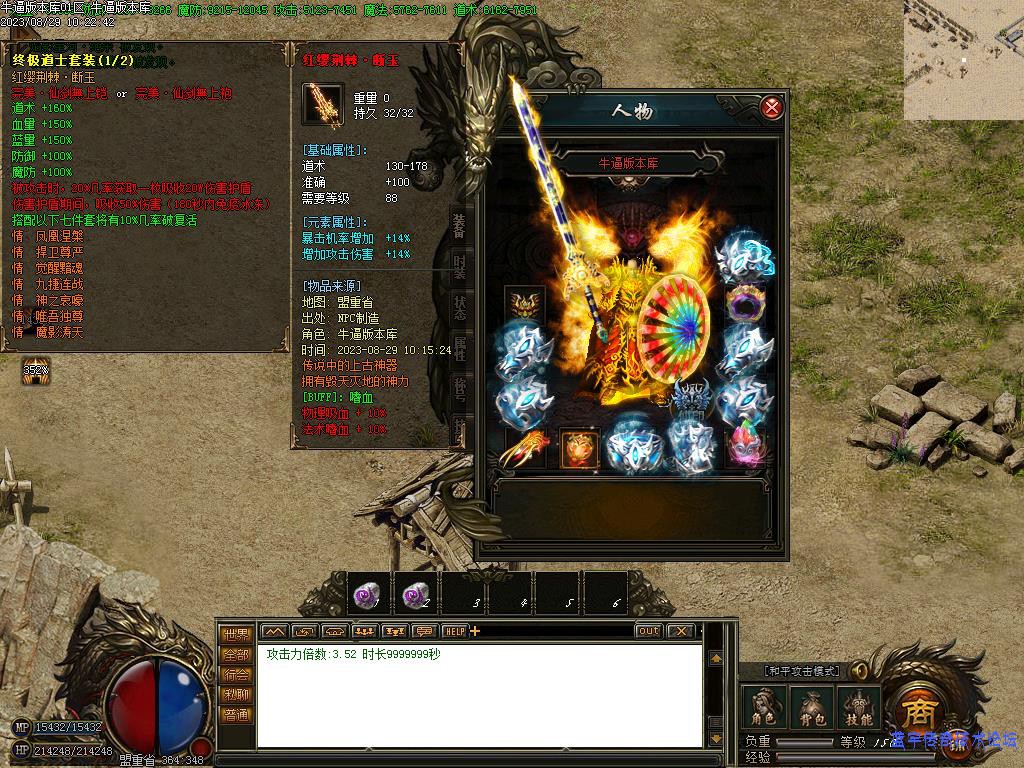Select the 装备 equipment tab
Screen dimensions: 1024x768
click(x=459, y=227)
